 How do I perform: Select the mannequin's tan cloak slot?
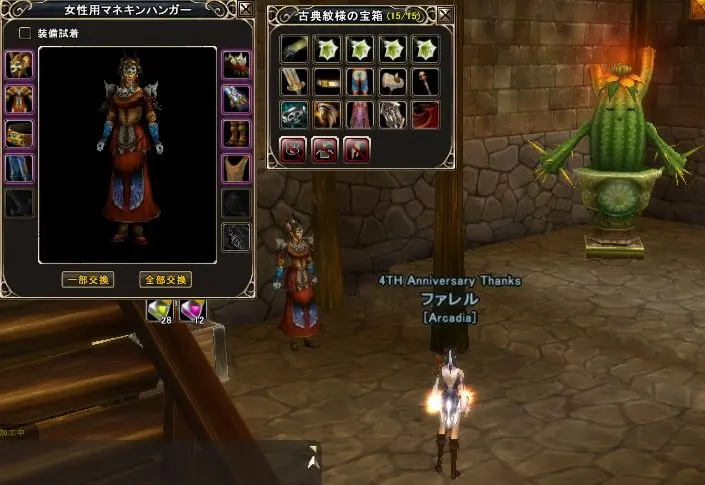pos(236,168)
